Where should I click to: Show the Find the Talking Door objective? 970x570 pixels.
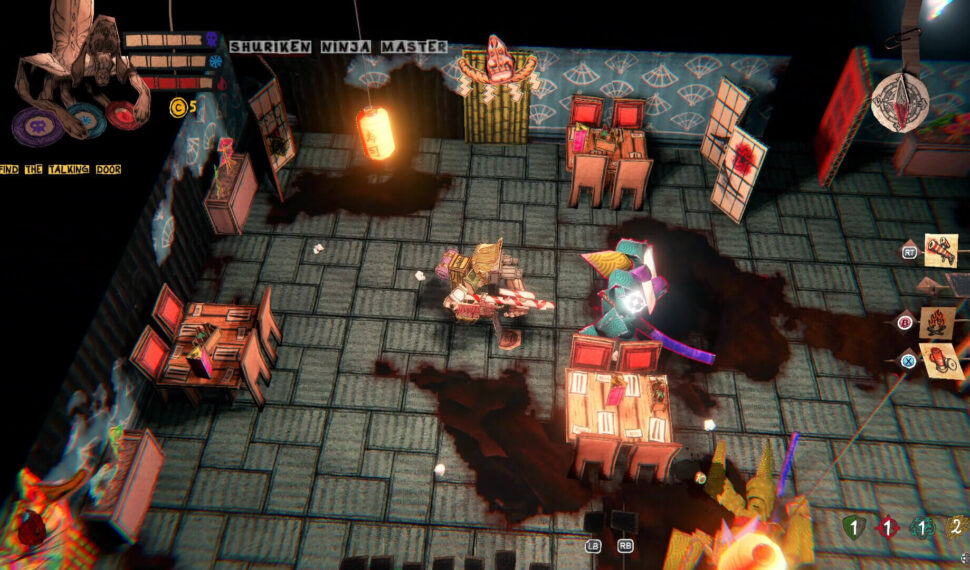(x=61, y=170)
